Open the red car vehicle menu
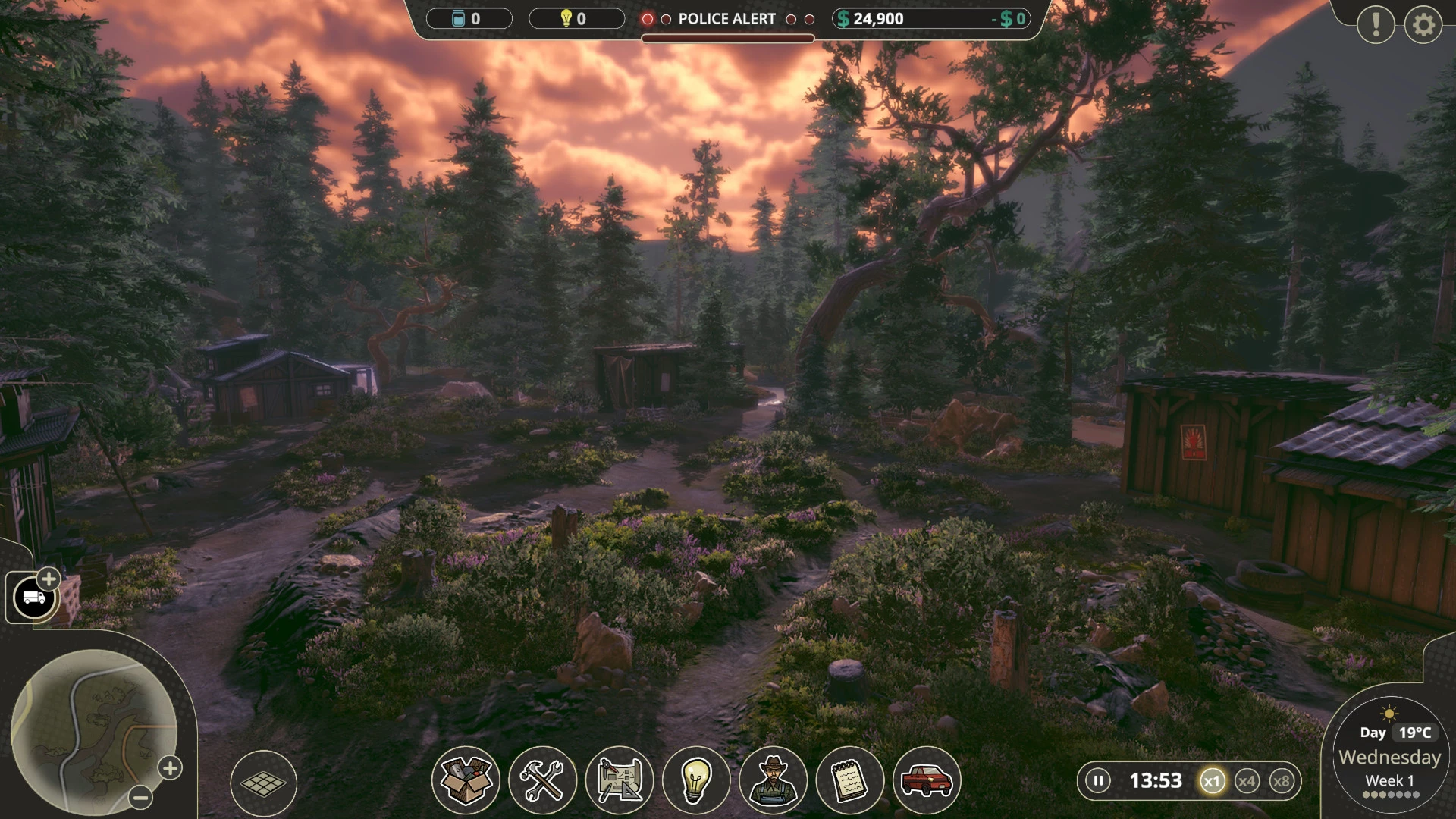1456x819 pixels. click(927, 780)
